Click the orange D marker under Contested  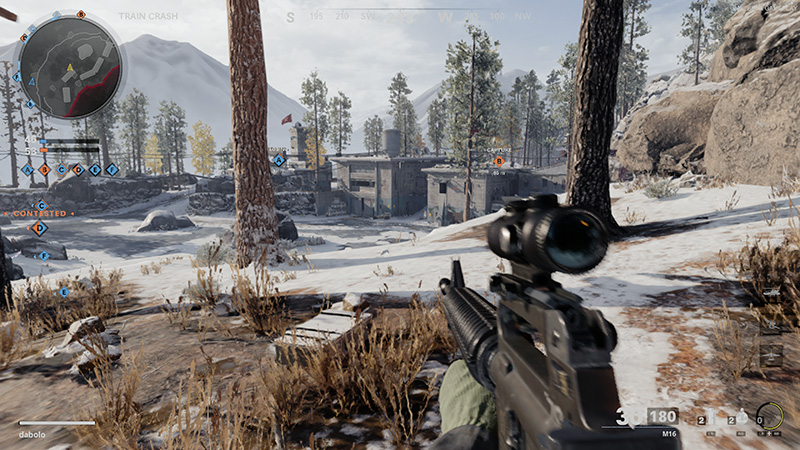pos(39,228)
